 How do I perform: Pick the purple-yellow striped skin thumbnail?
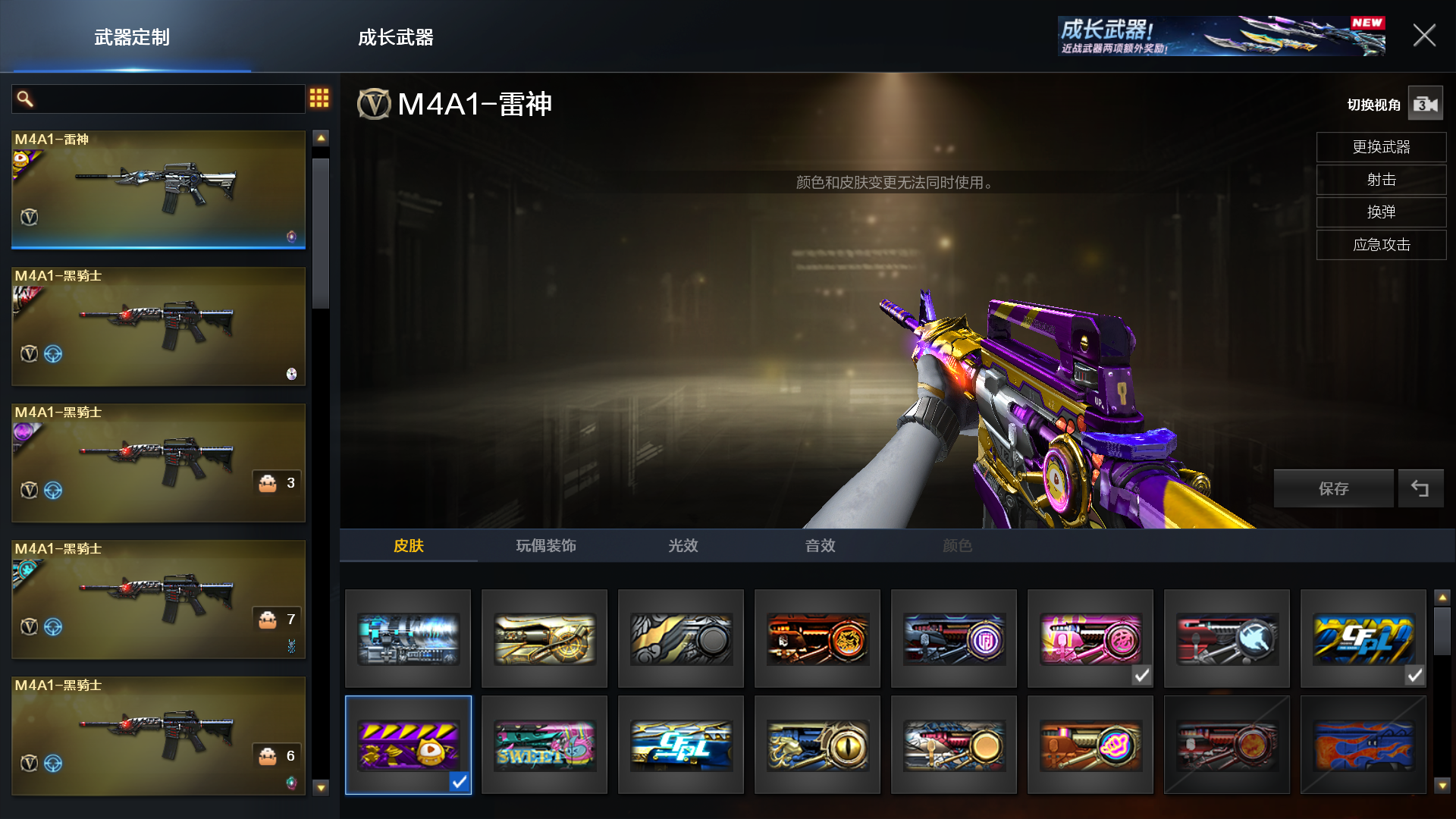408,745
